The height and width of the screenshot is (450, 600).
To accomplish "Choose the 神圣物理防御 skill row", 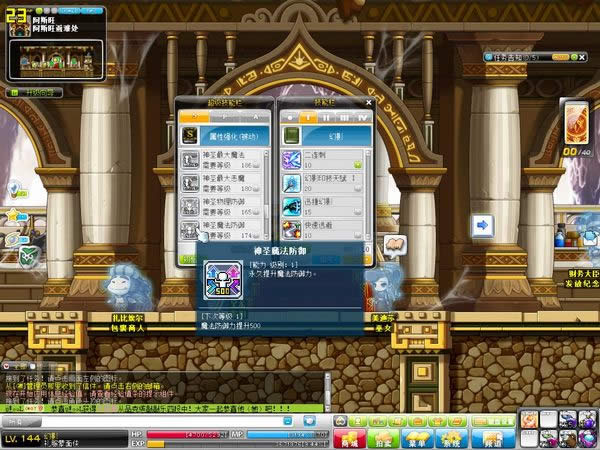I will (x=222, y=204).
